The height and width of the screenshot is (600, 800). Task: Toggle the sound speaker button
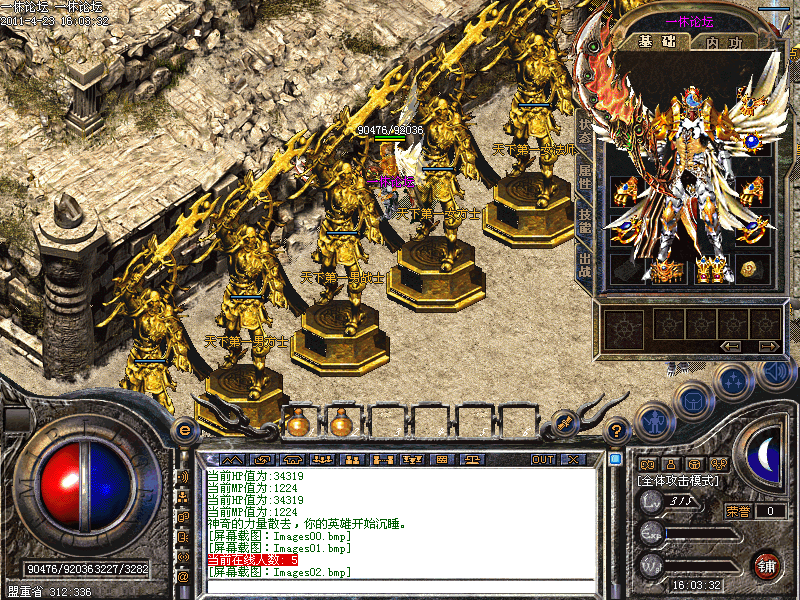point(776,372)
